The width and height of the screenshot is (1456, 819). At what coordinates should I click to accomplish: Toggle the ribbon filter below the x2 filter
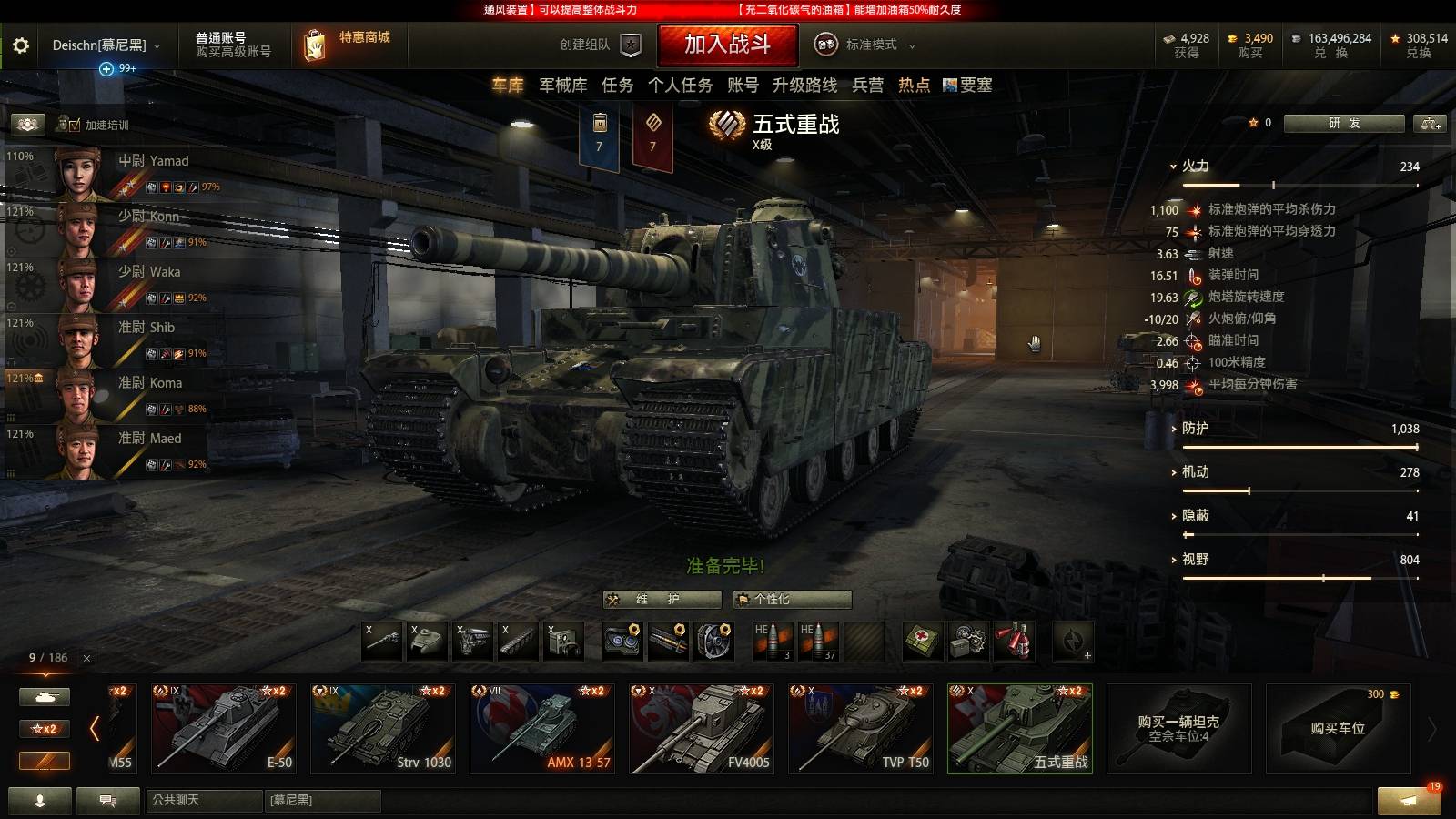44,762
